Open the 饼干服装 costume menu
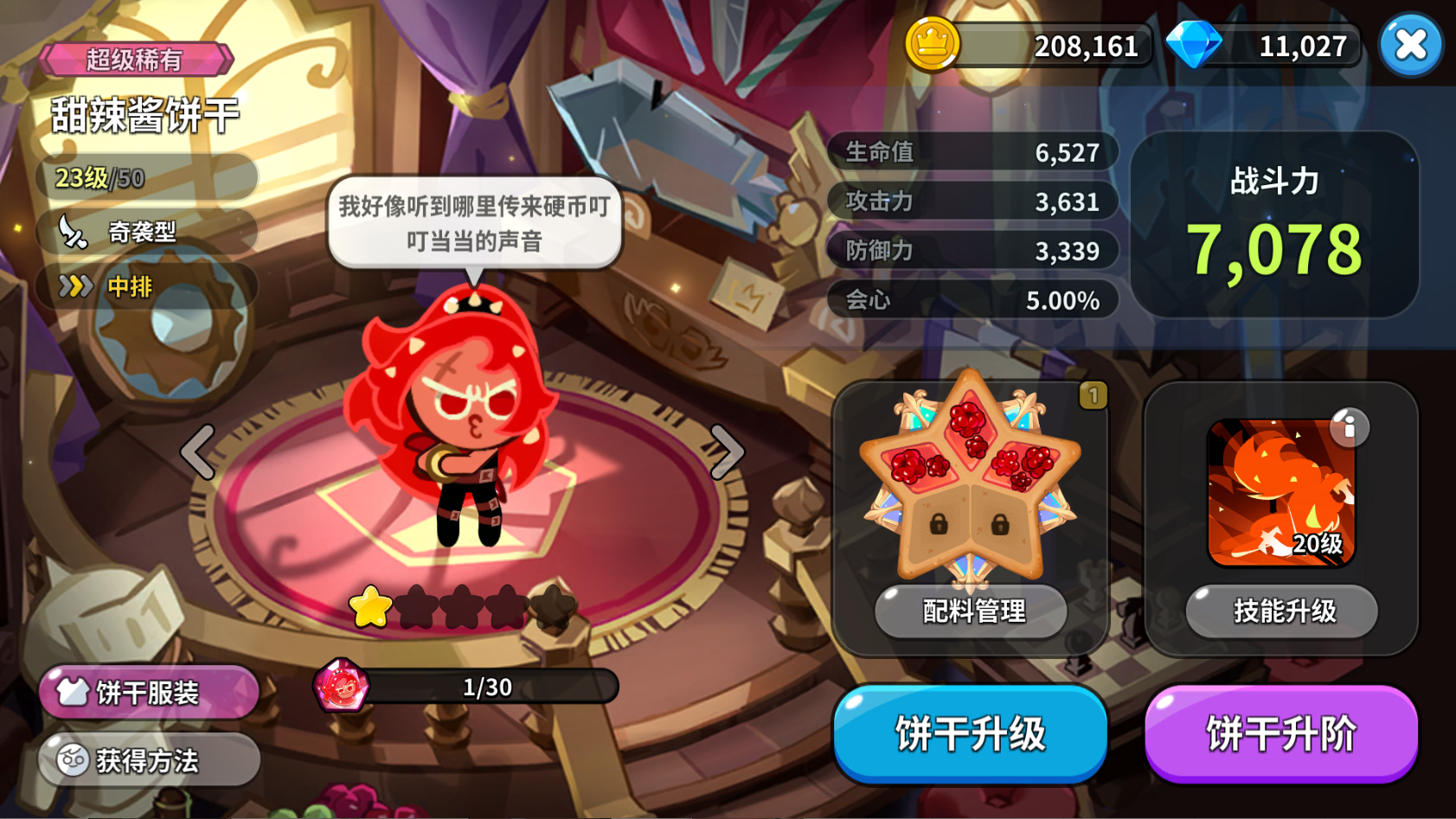The height and width of the screenshot is (819, 1456). pyautogui.click(x=147, y=692)
